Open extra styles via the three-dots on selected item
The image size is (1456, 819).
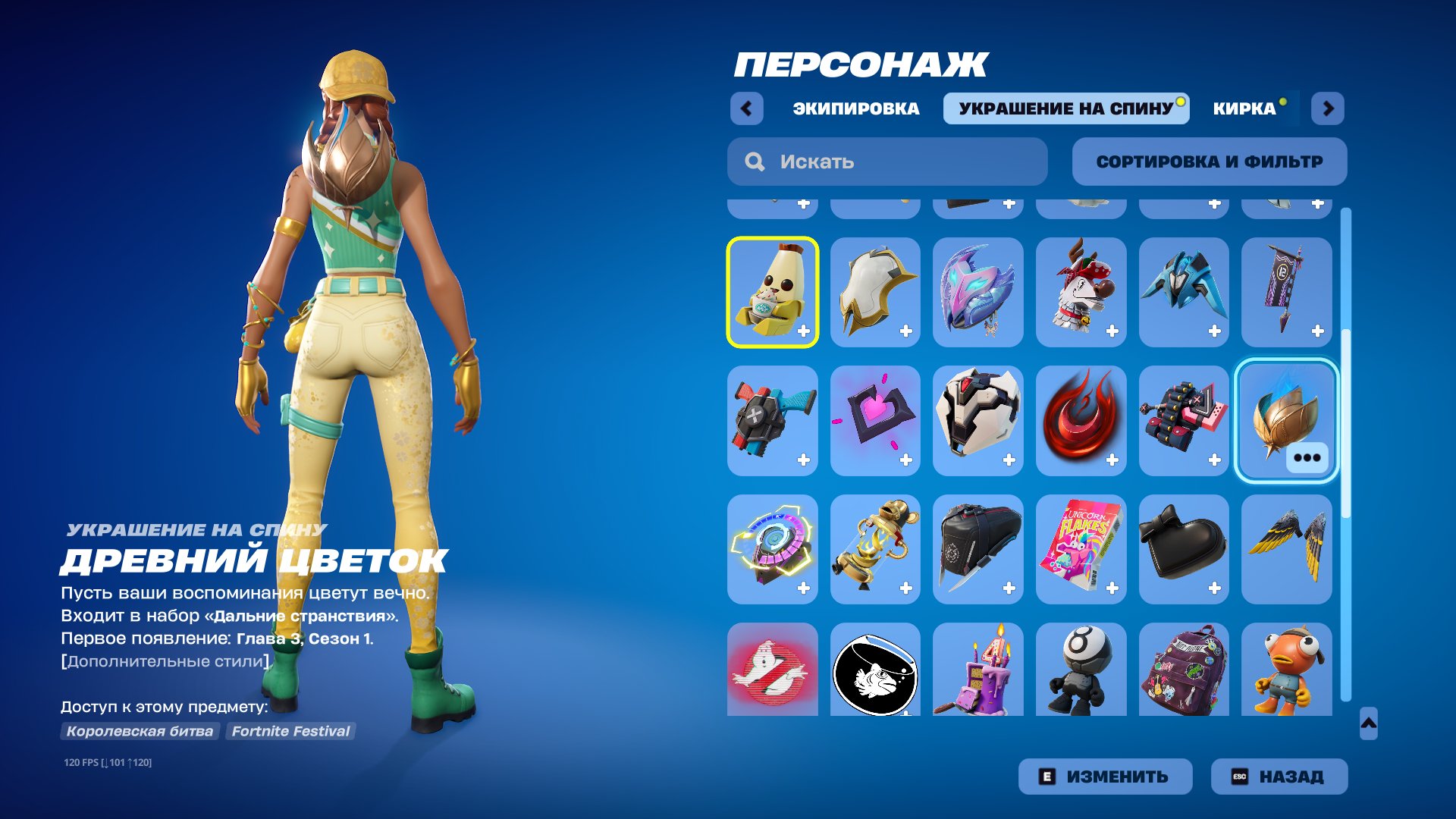[1308, 458]
